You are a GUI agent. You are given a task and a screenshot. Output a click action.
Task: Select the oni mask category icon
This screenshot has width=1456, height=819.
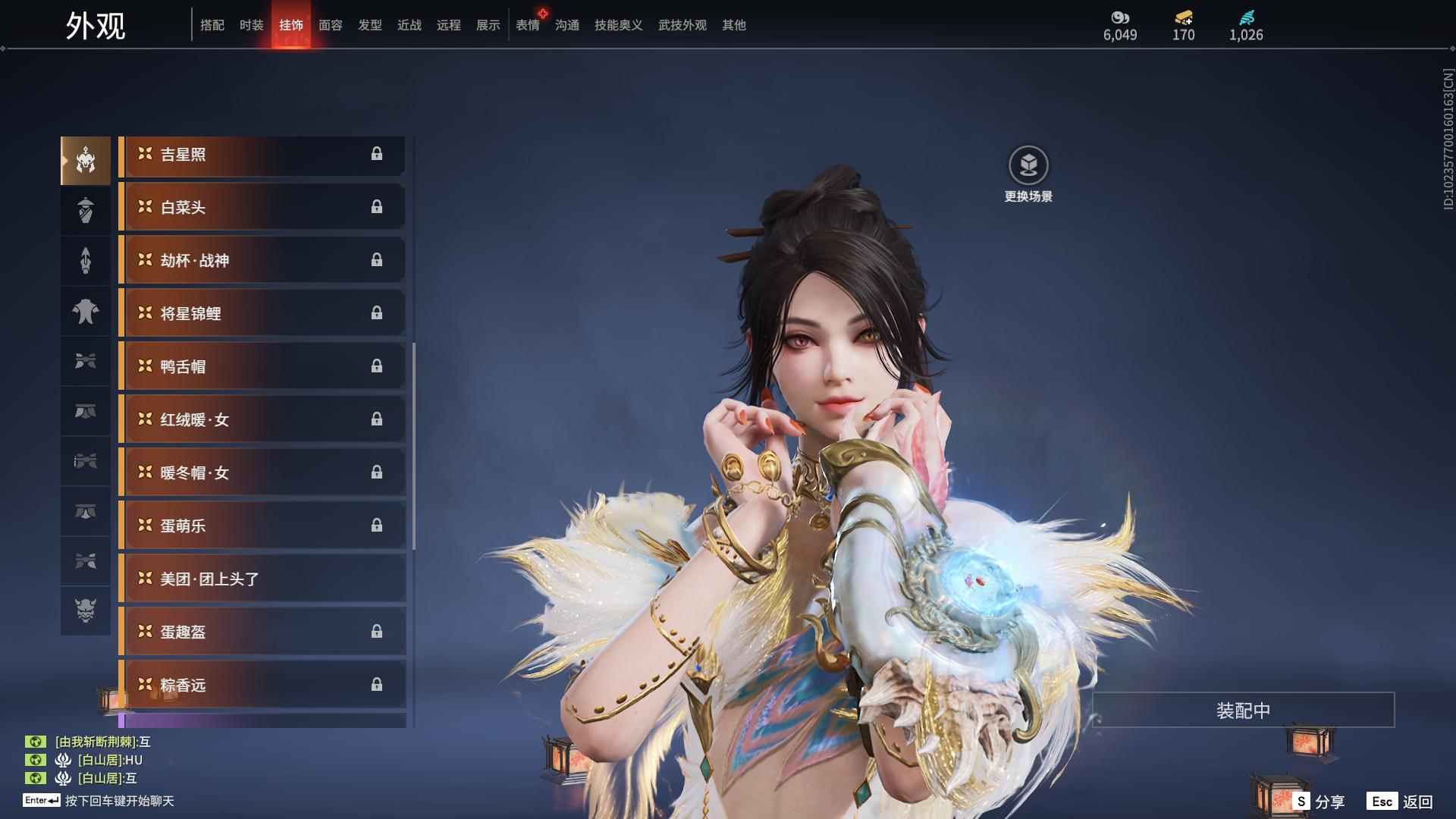(x=86, y=610)
